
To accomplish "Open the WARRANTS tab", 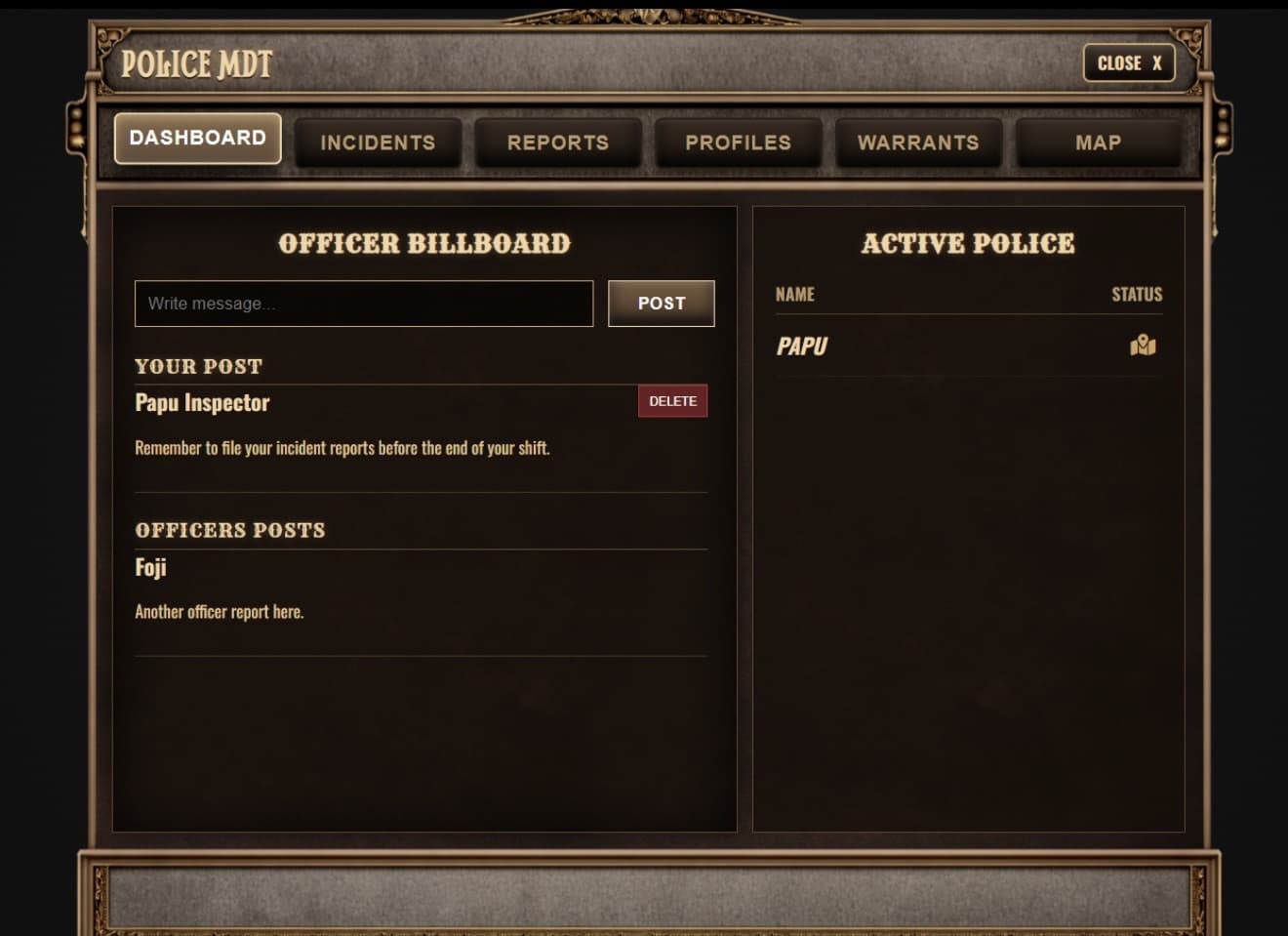I will [x=918, y=142].
